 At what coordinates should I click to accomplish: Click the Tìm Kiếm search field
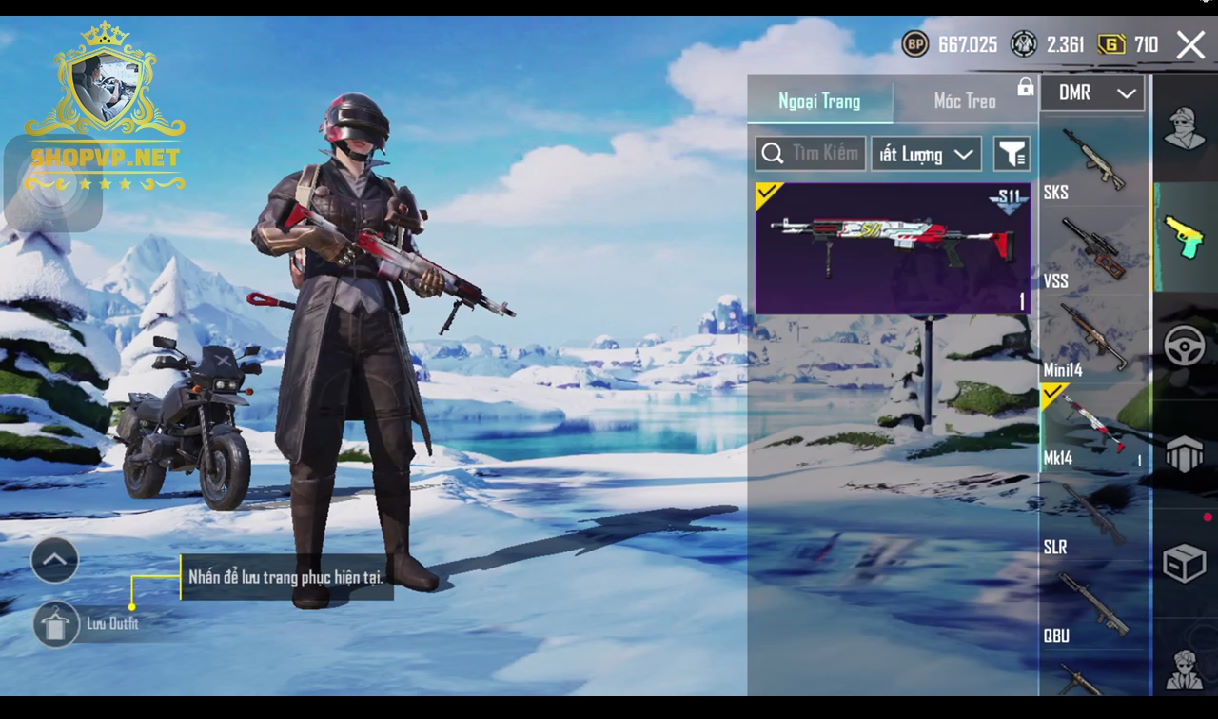(x=811, y=154)
